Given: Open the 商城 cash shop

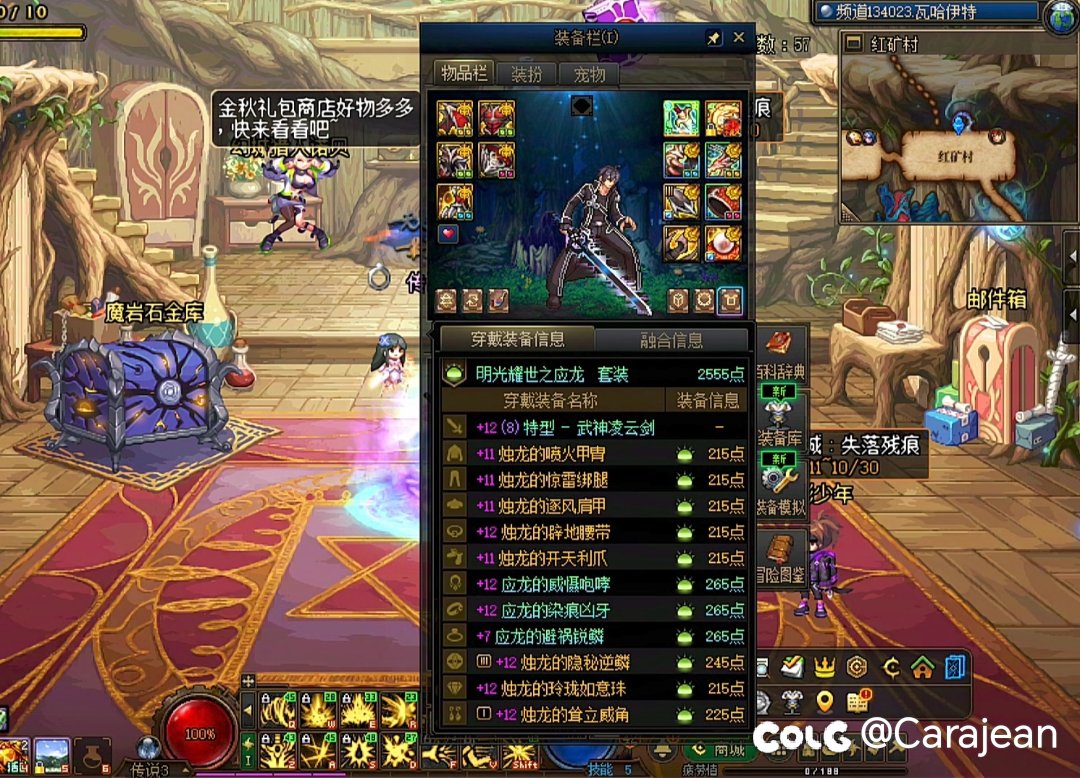Looking at the screenshot, I should click(722, 751).
